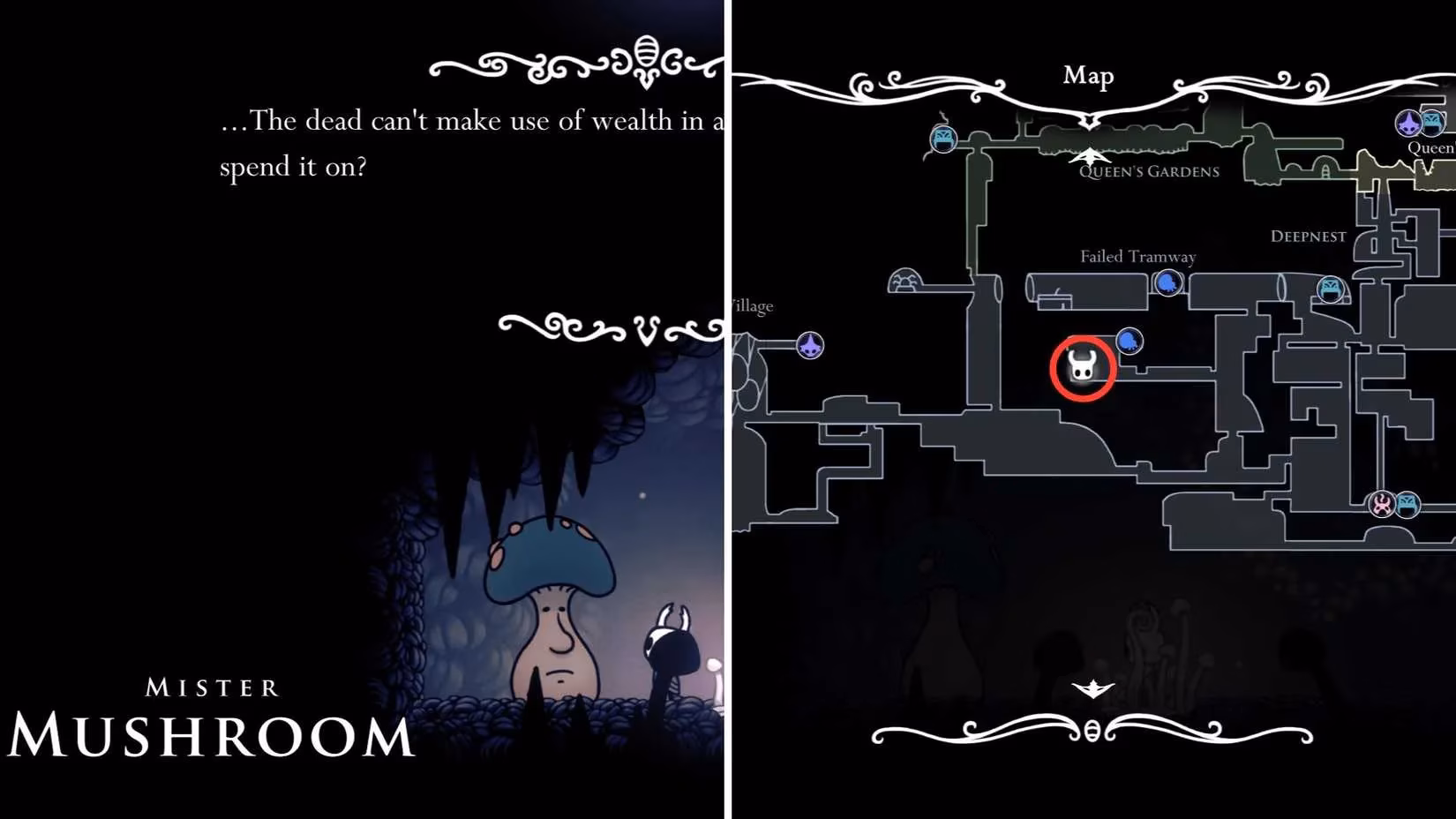Click the grub icon beside the circled player marker
This screenshot has height=819, width=1456.
coord(1129,340)
